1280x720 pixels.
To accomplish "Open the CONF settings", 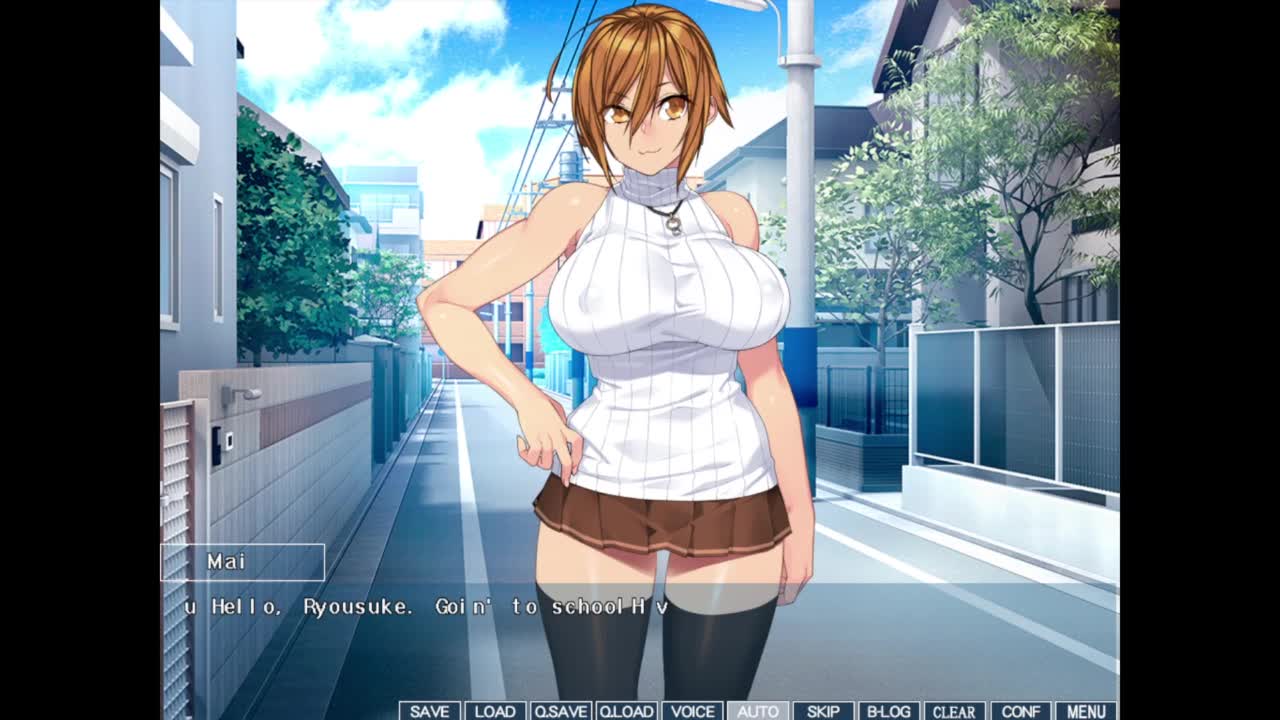I will (x=1020, y=711).
